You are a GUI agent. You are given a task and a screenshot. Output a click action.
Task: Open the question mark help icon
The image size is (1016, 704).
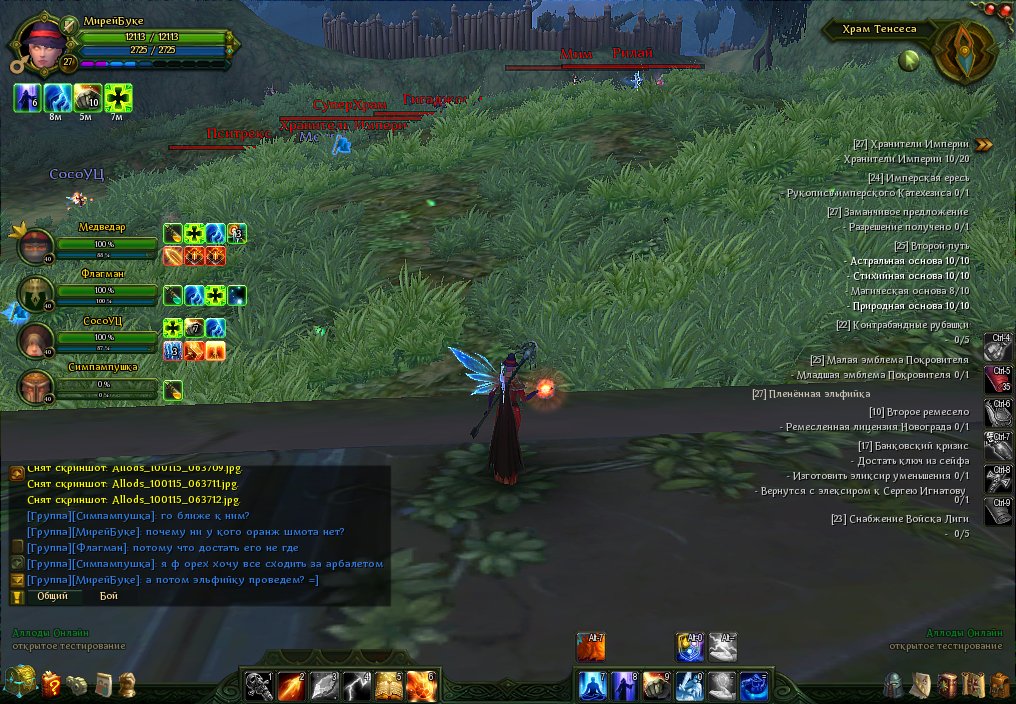[51, 684]
